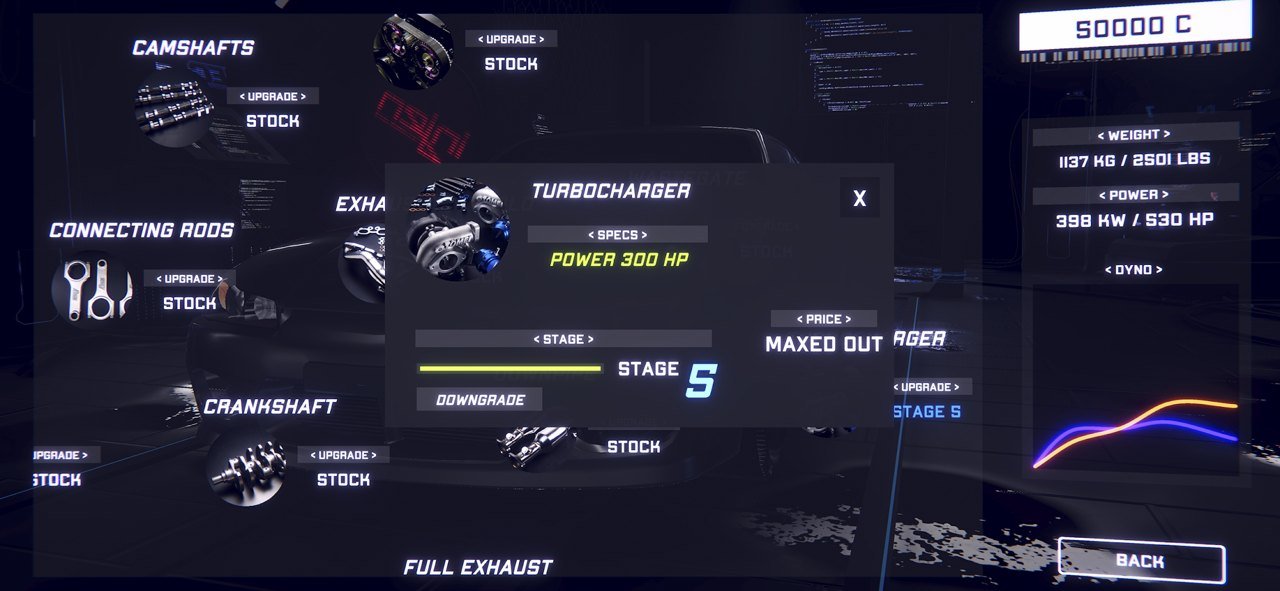Click the Upgrade button under Camshafts
This screenshot has width=1280, height=591.
tap(273, 97)
